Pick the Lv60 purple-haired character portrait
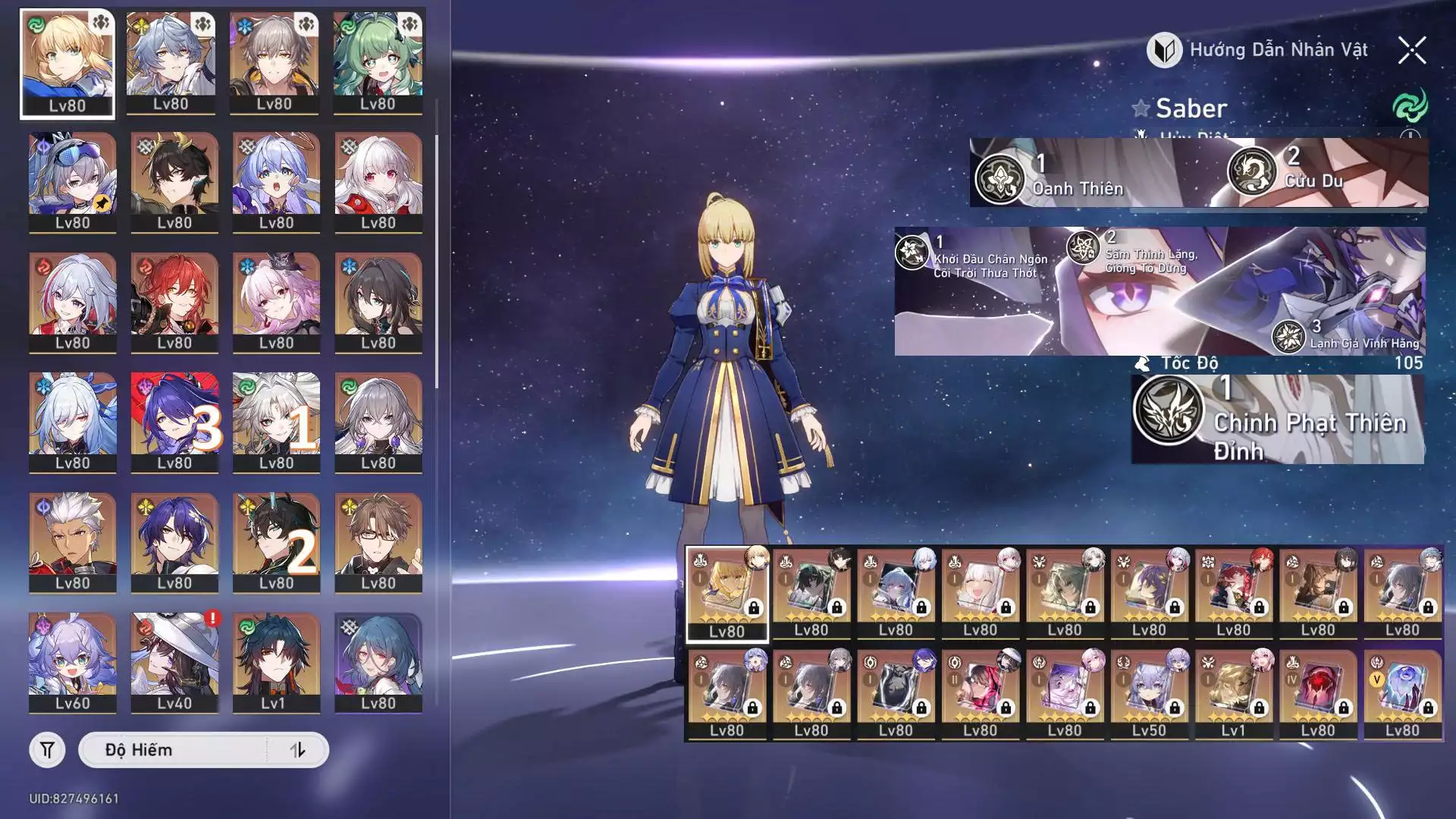 pyautogui.click(x=73, y=662)
